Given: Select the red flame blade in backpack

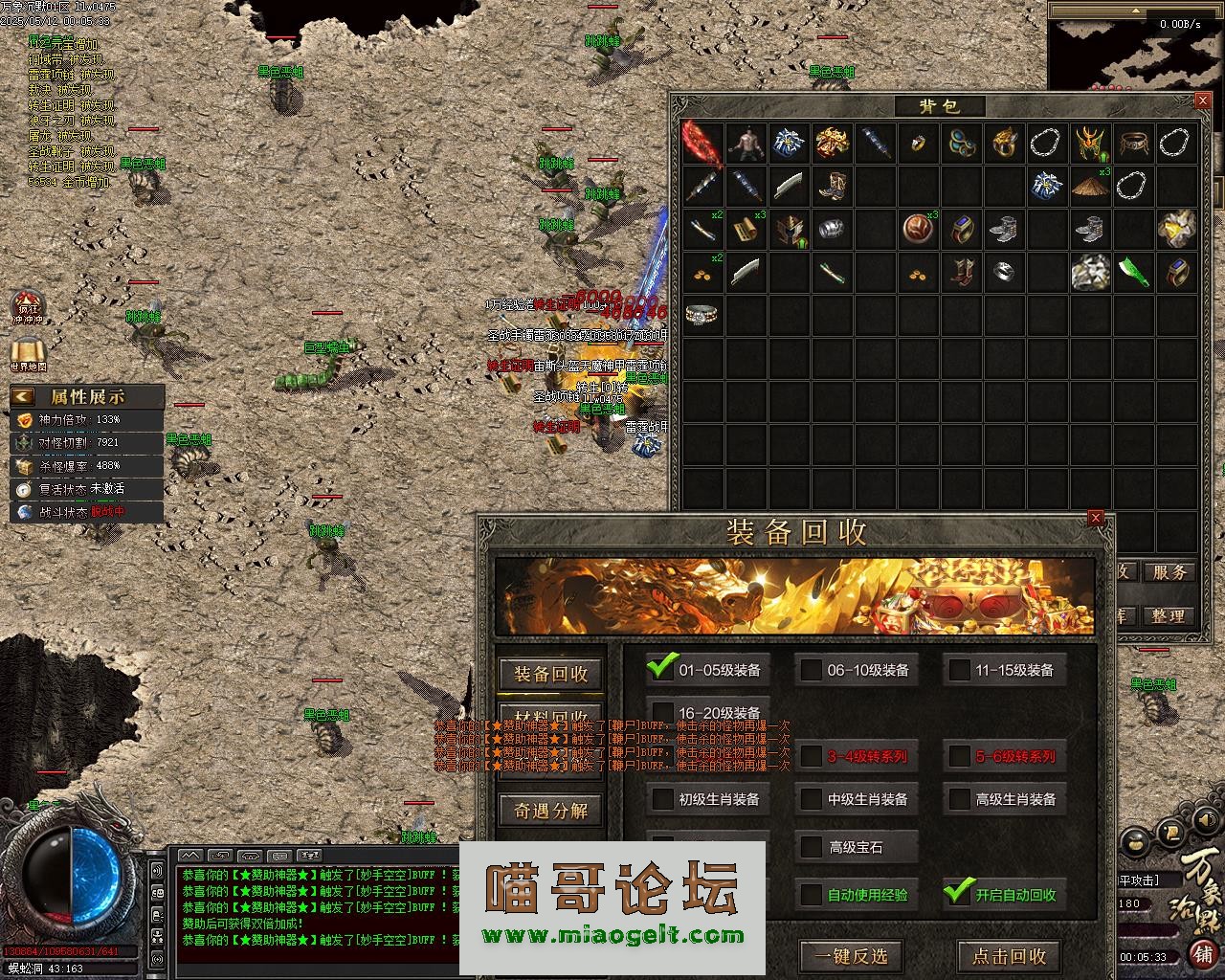Looking at the screenshot, I should coord(703,143).
